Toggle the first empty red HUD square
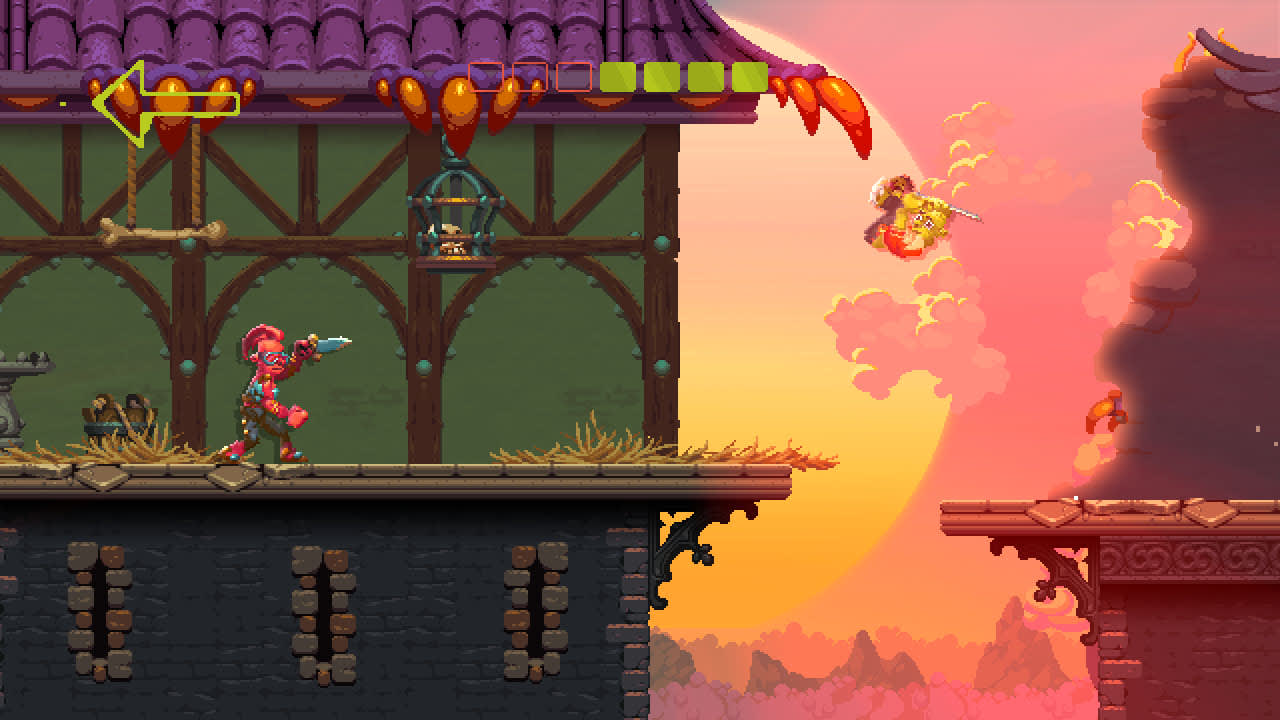Screen dimensions: 1280x720 point(486,77)
